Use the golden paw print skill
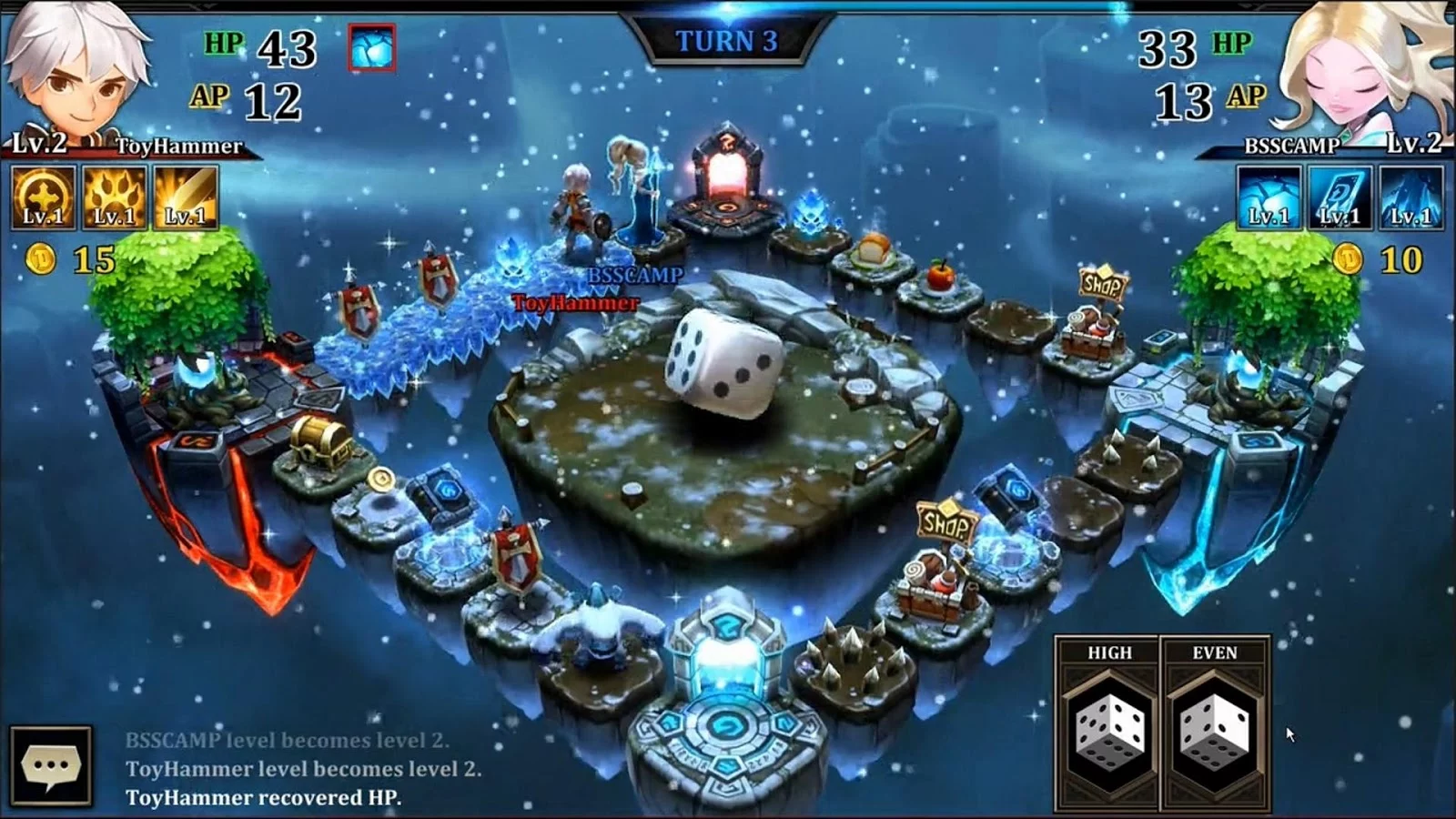Screen dimensions: 1456x819 click(114, 197)
